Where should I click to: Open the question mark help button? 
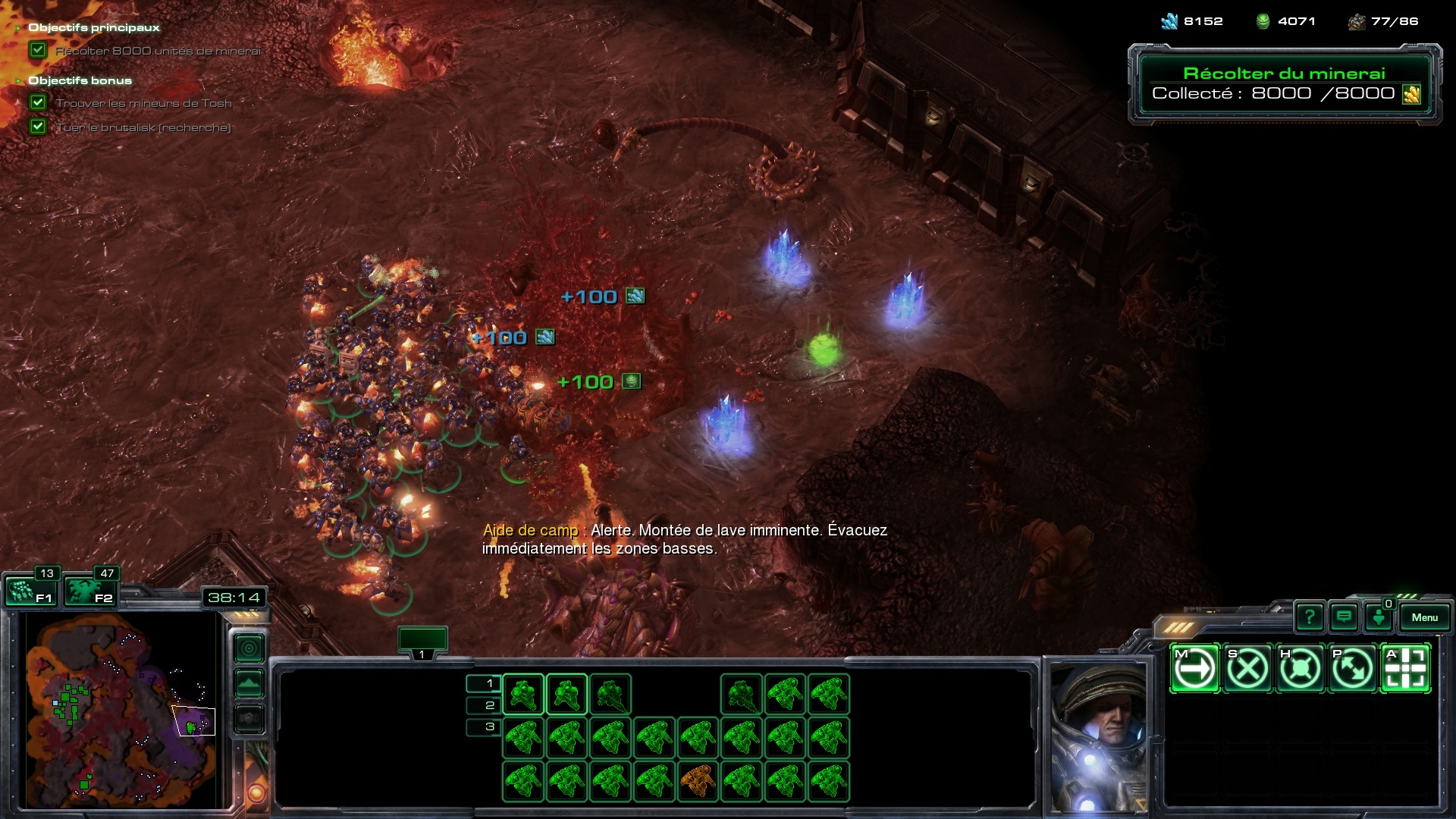(1309, 617)
